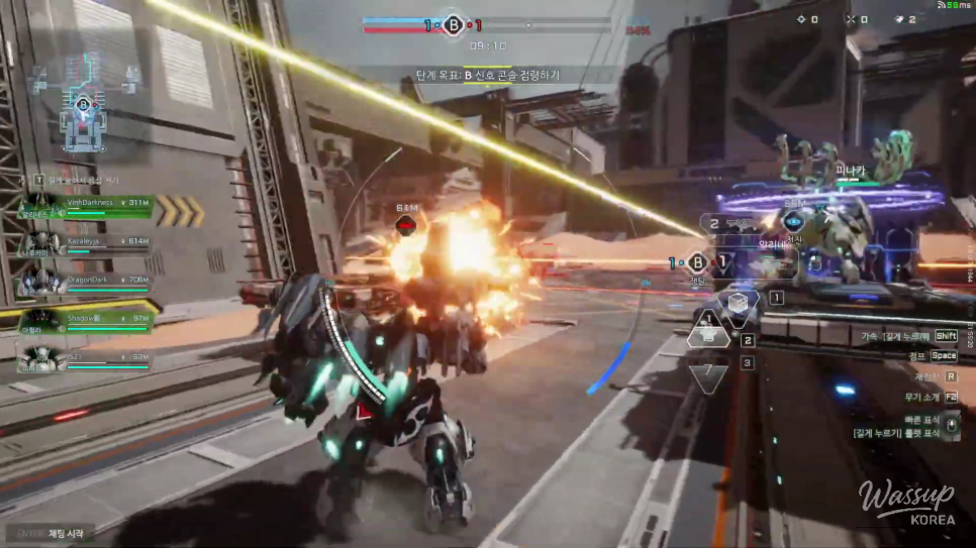Screen dimensions: 976x548
Task: Select the dimmed triangular ability slot
Action: [x=710, y=377]
